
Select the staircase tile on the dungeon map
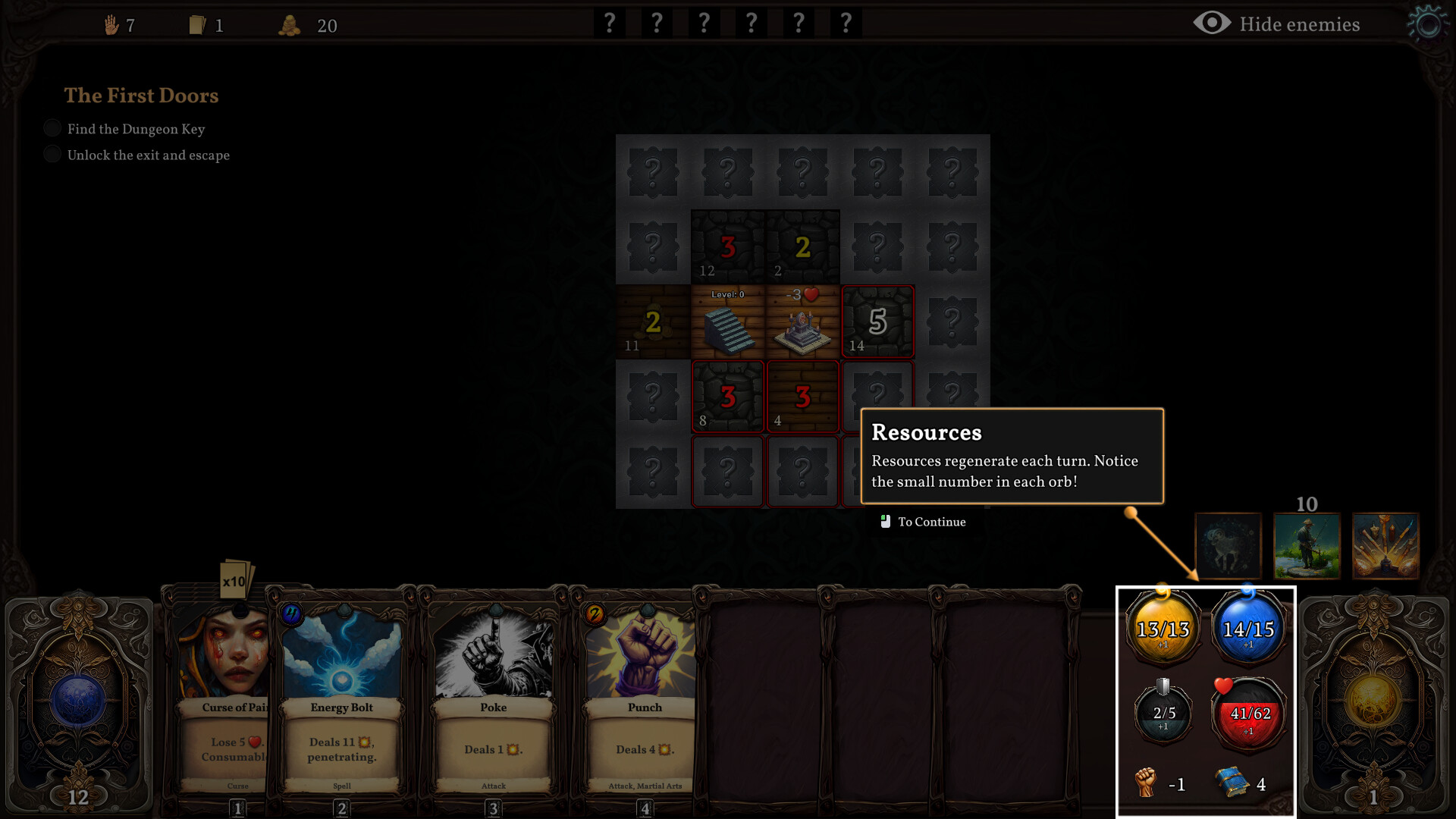click(x=727, y=322)
